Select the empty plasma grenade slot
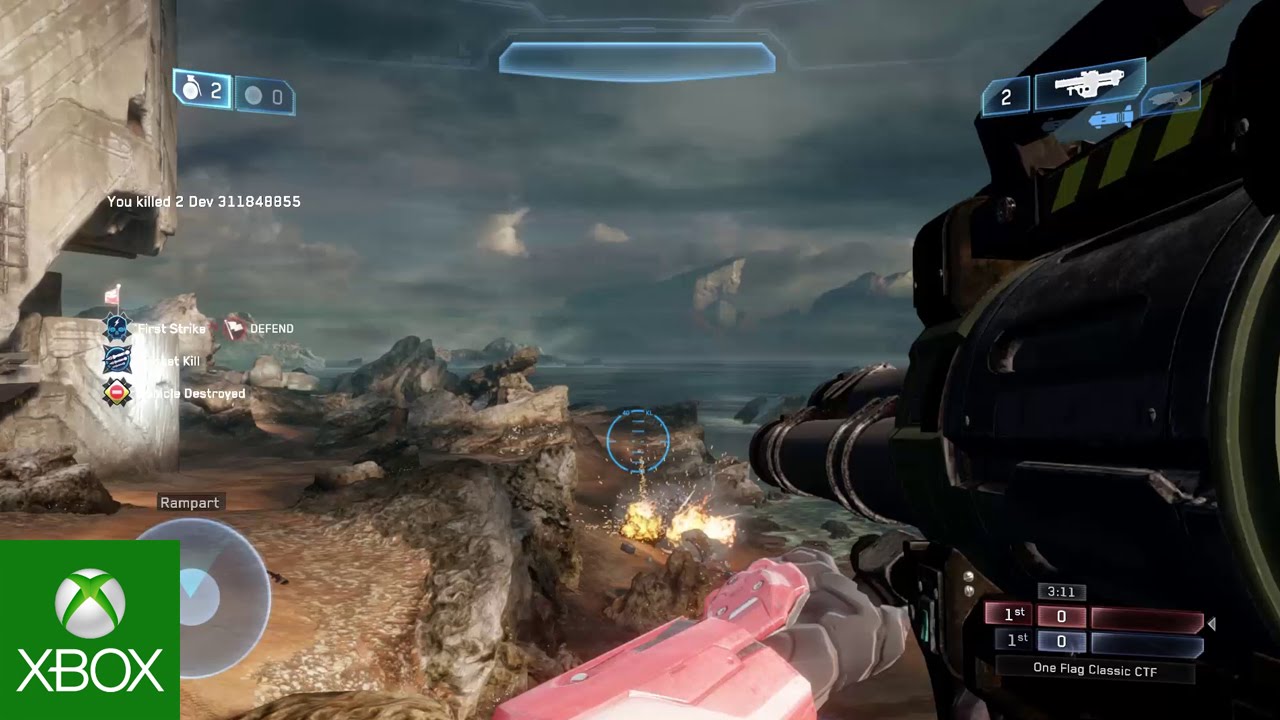 265,97
